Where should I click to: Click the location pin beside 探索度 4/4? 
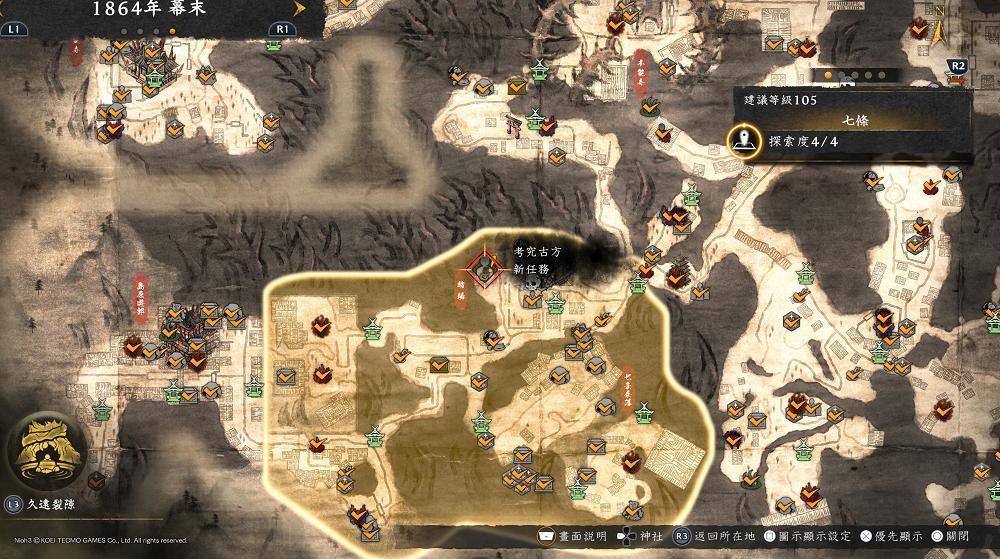(x=742, y=141)
